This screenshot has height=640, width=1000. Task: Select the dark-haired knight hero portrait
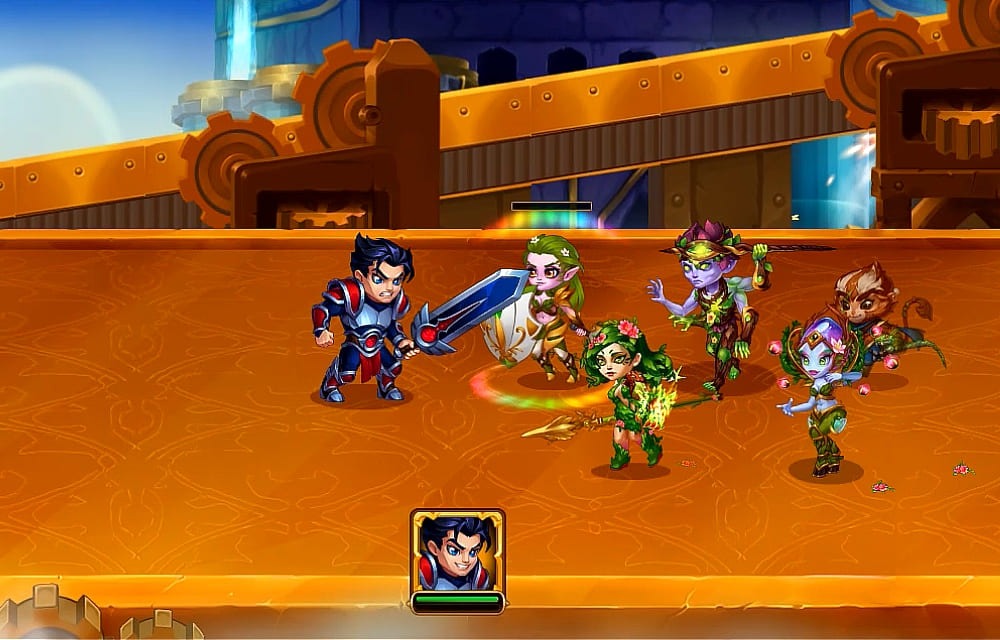click(457, 552)
